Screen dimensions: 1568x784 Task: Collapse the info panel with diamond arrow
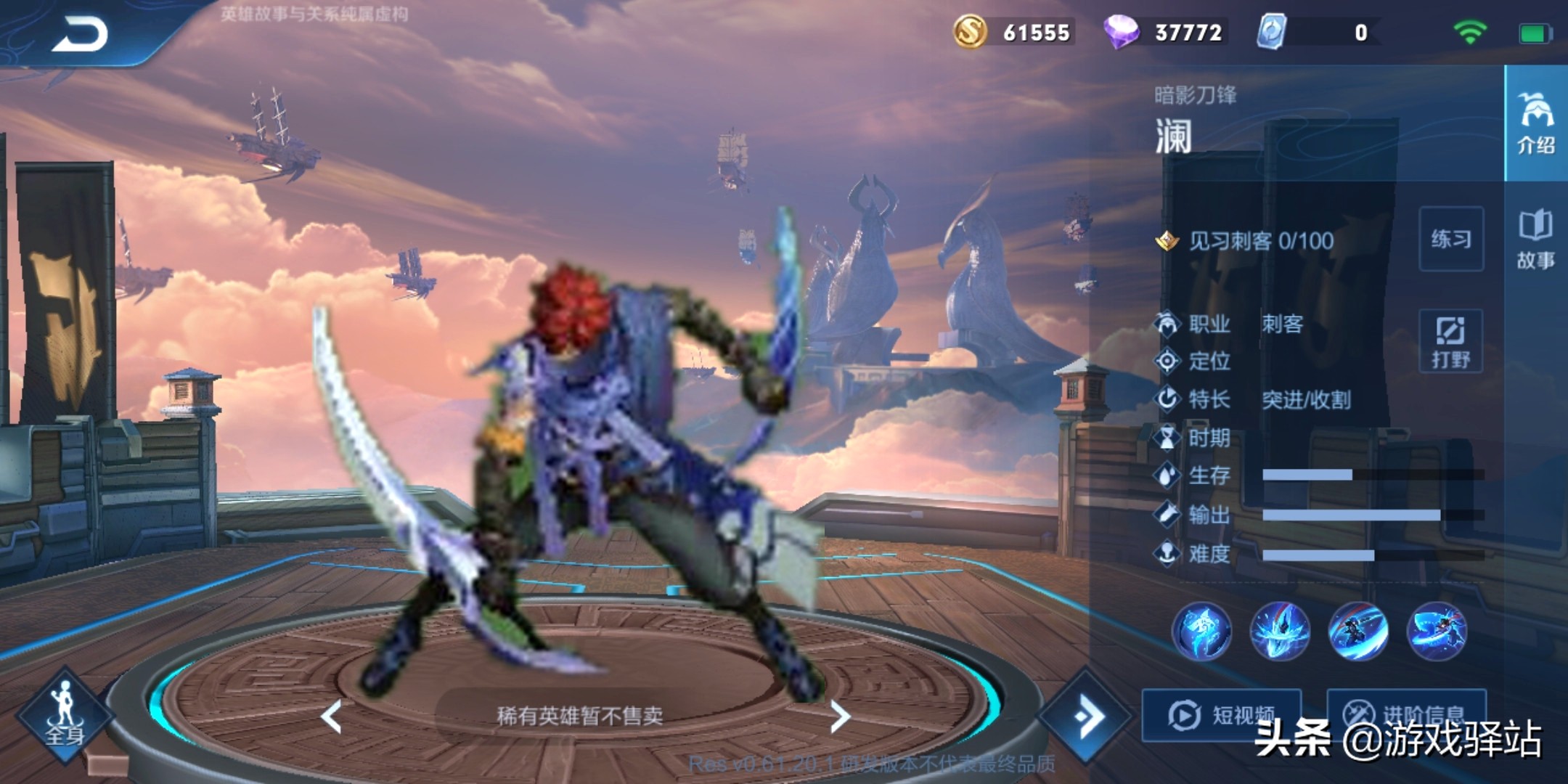coord(1085,716)
